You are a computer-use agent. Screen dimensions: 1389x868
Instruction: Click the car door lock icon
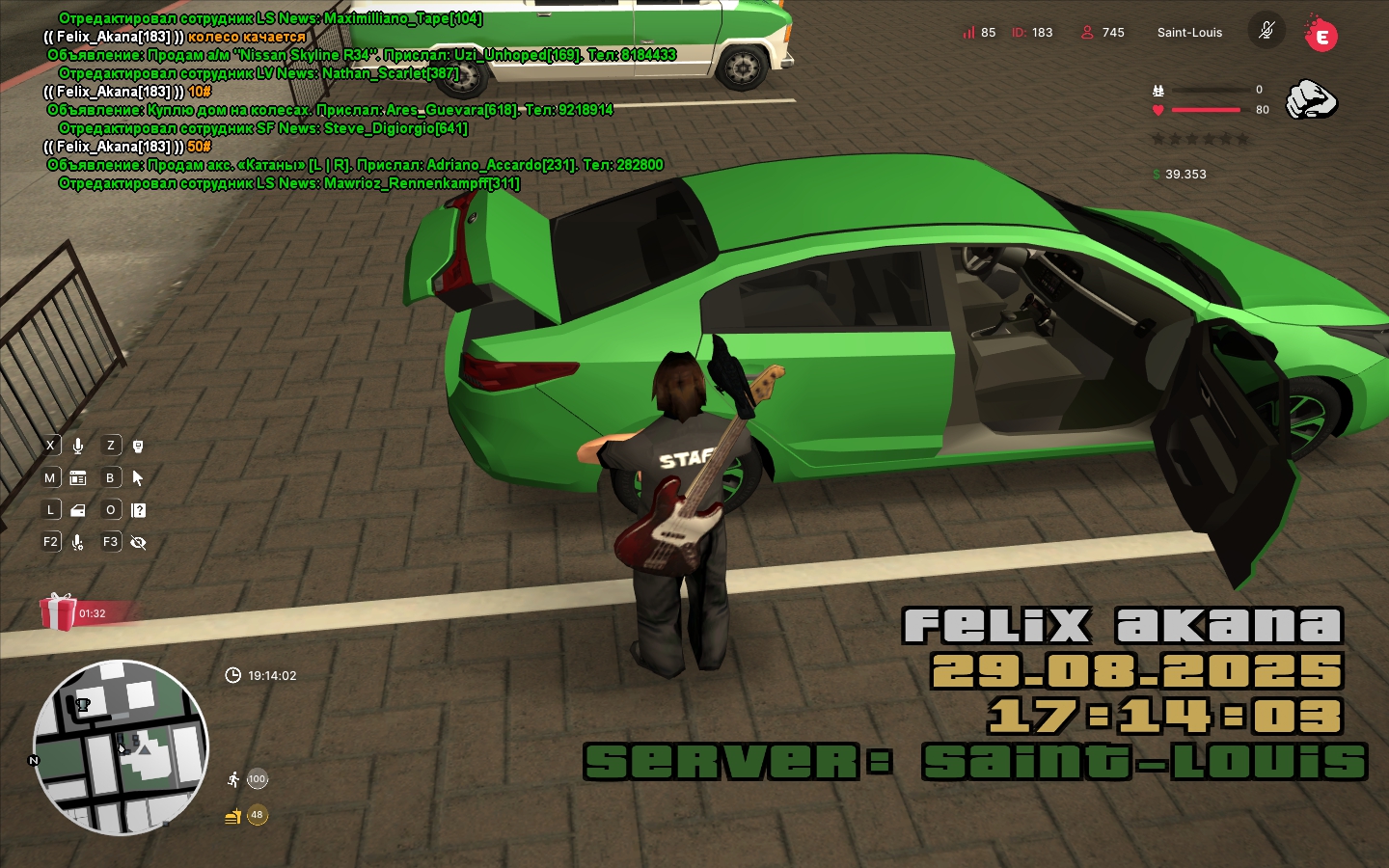tap(78, 510)
